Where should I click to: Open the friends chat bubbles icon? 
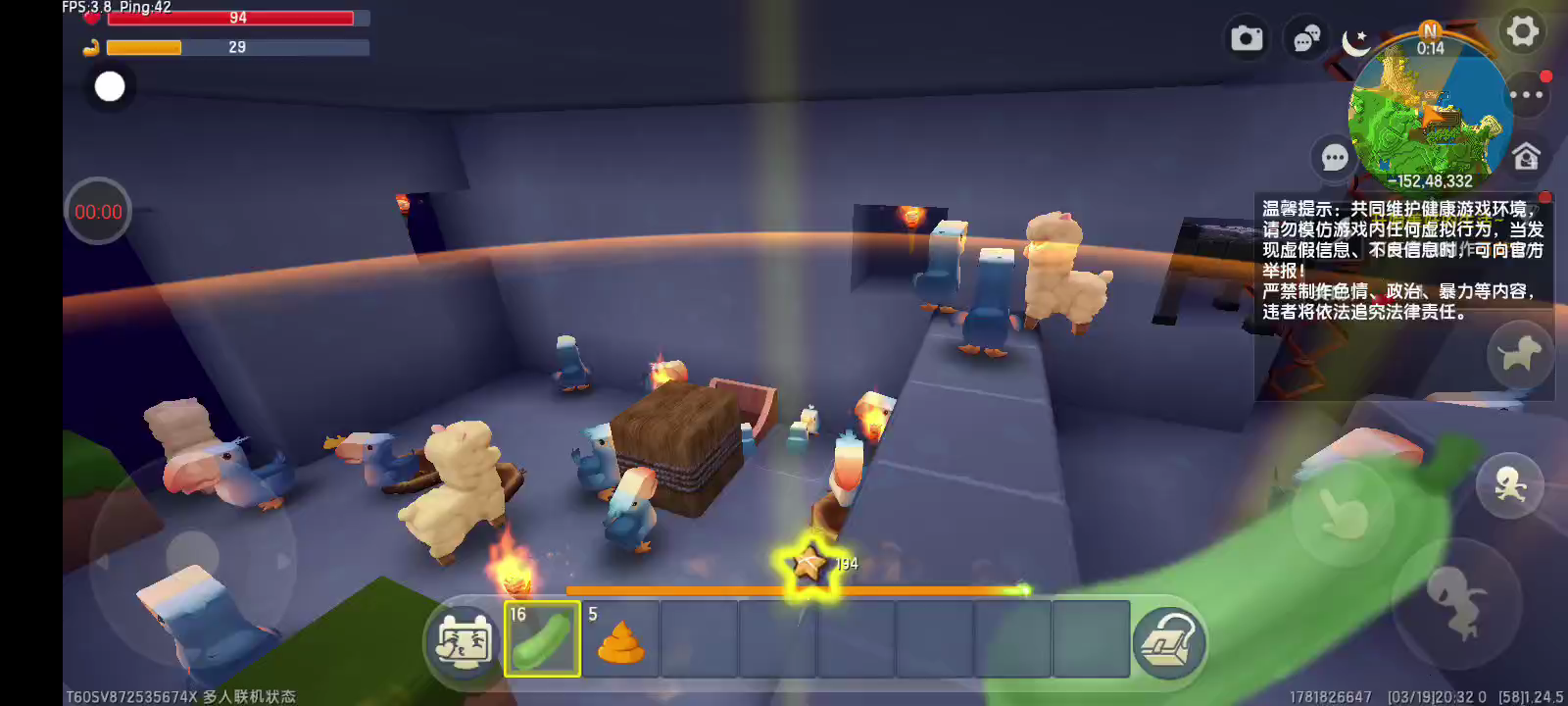click(x=1306, y=39)
